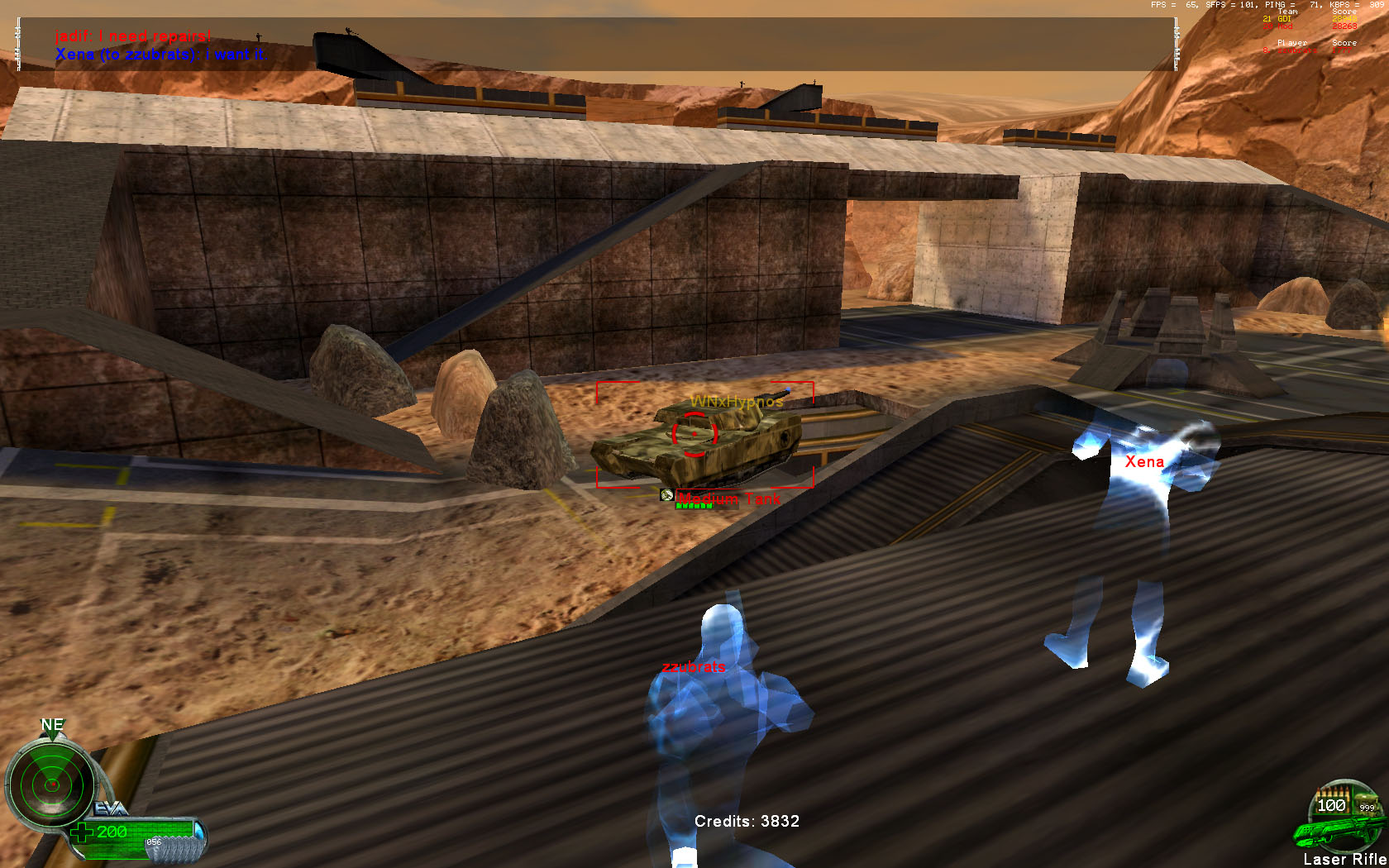
Task: Click the EVA label beside the radar
Action: click(110, 808)
